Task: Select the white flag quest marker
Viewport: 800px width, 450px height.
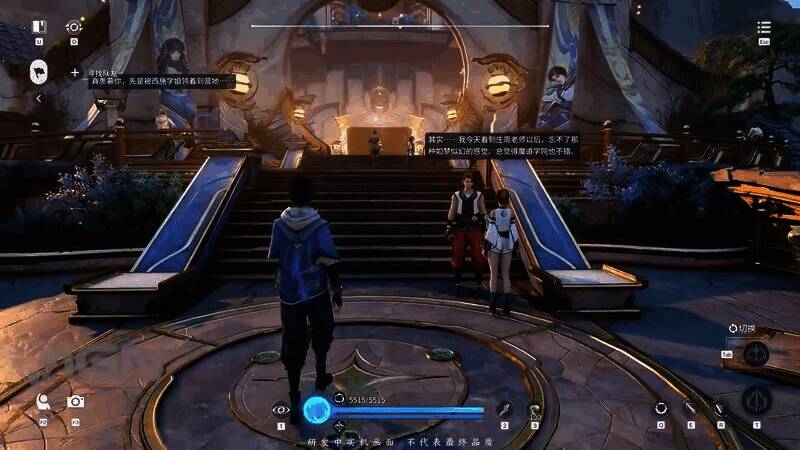Action: [39, 71]
